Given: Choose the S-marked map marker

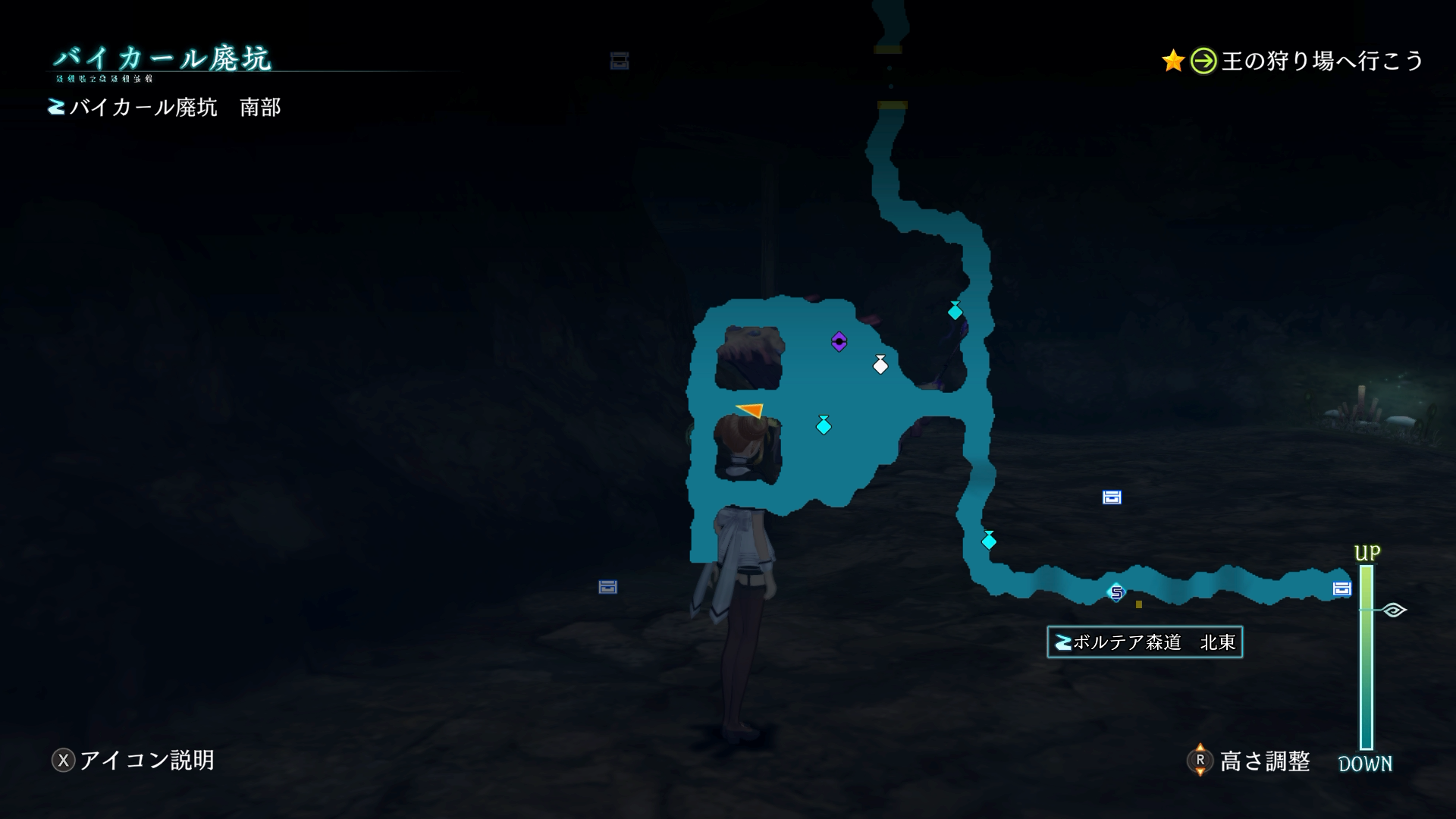Looking at the screenshot, I should [1116, 592].
